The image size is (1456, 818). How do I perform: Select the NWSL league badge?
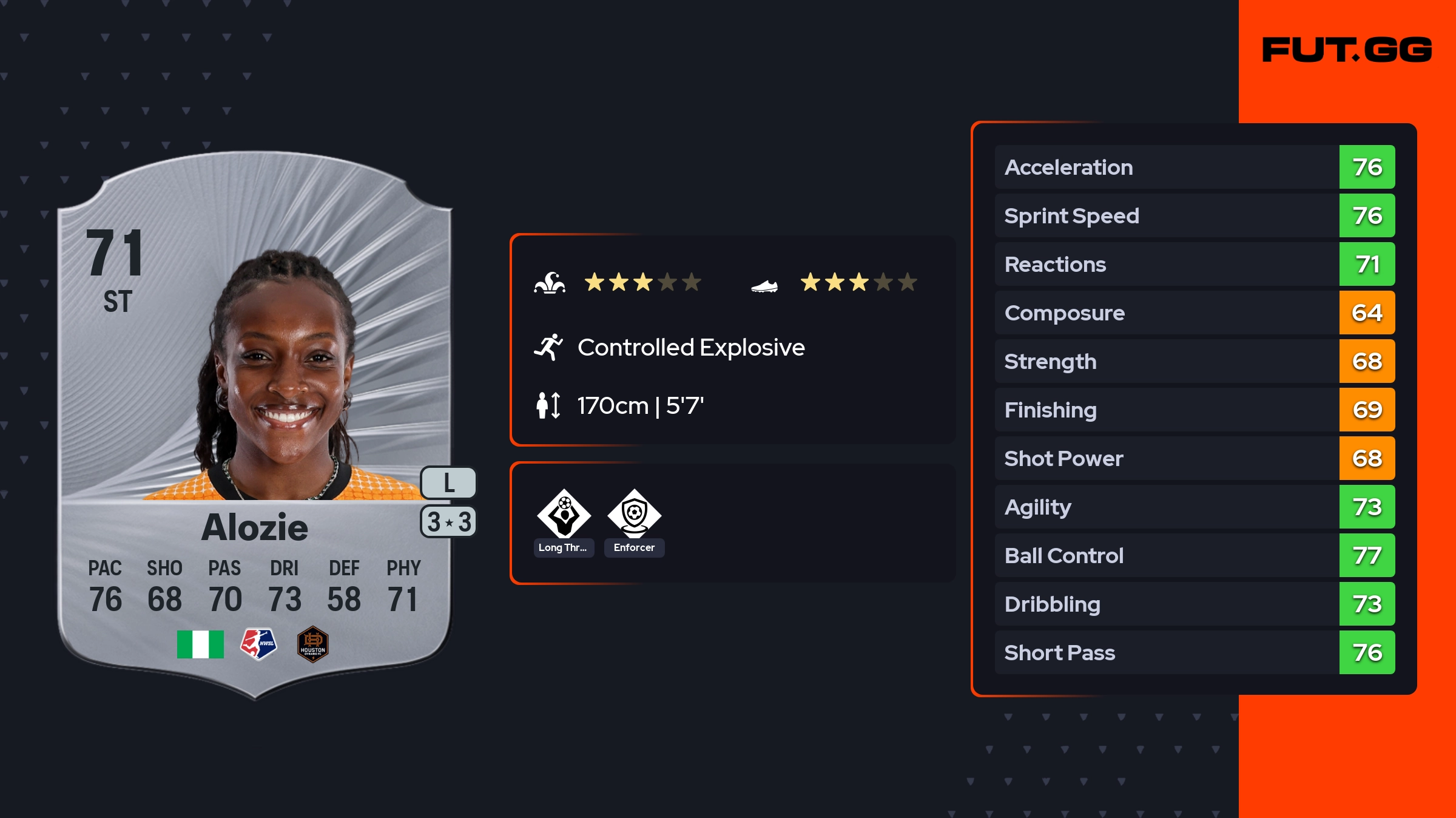point(258,644)
